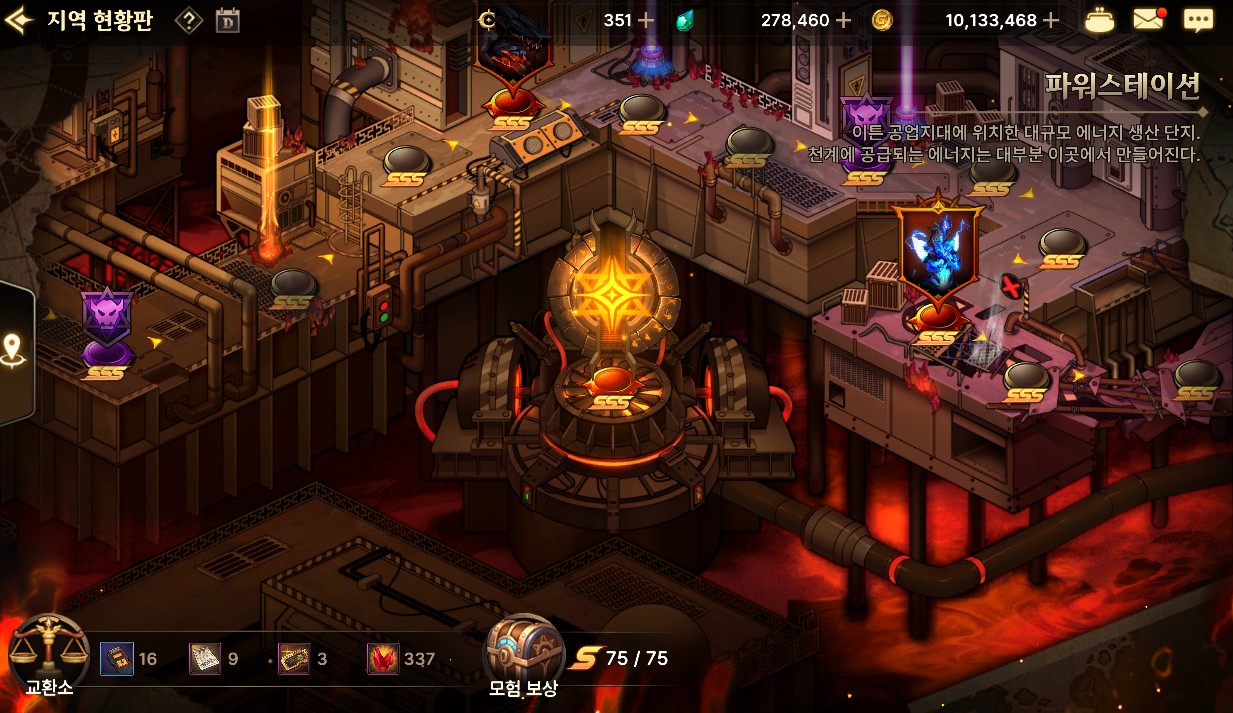Screen dimensions: 1233x713
Task: Open the chat speech bubble
Action: [1197, 20]
